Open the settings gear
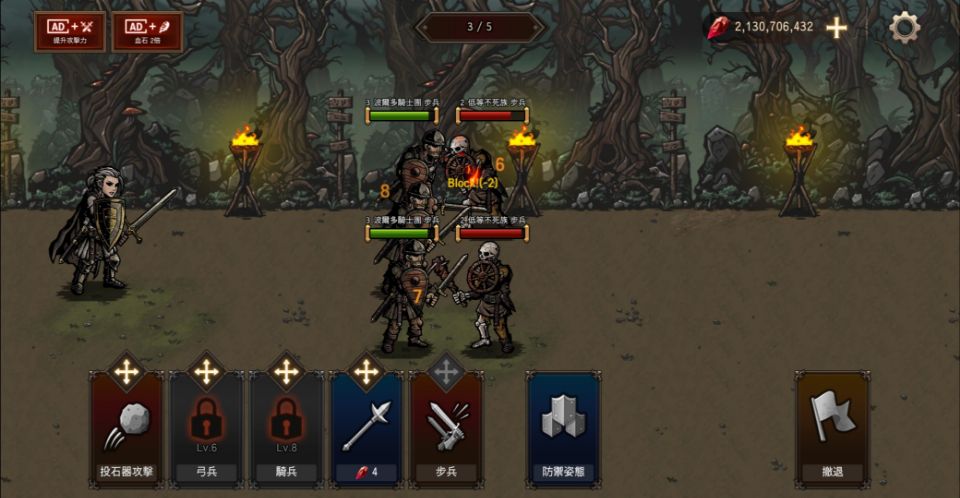The height and width of the screenshot is (498, 960). (904, 27)
